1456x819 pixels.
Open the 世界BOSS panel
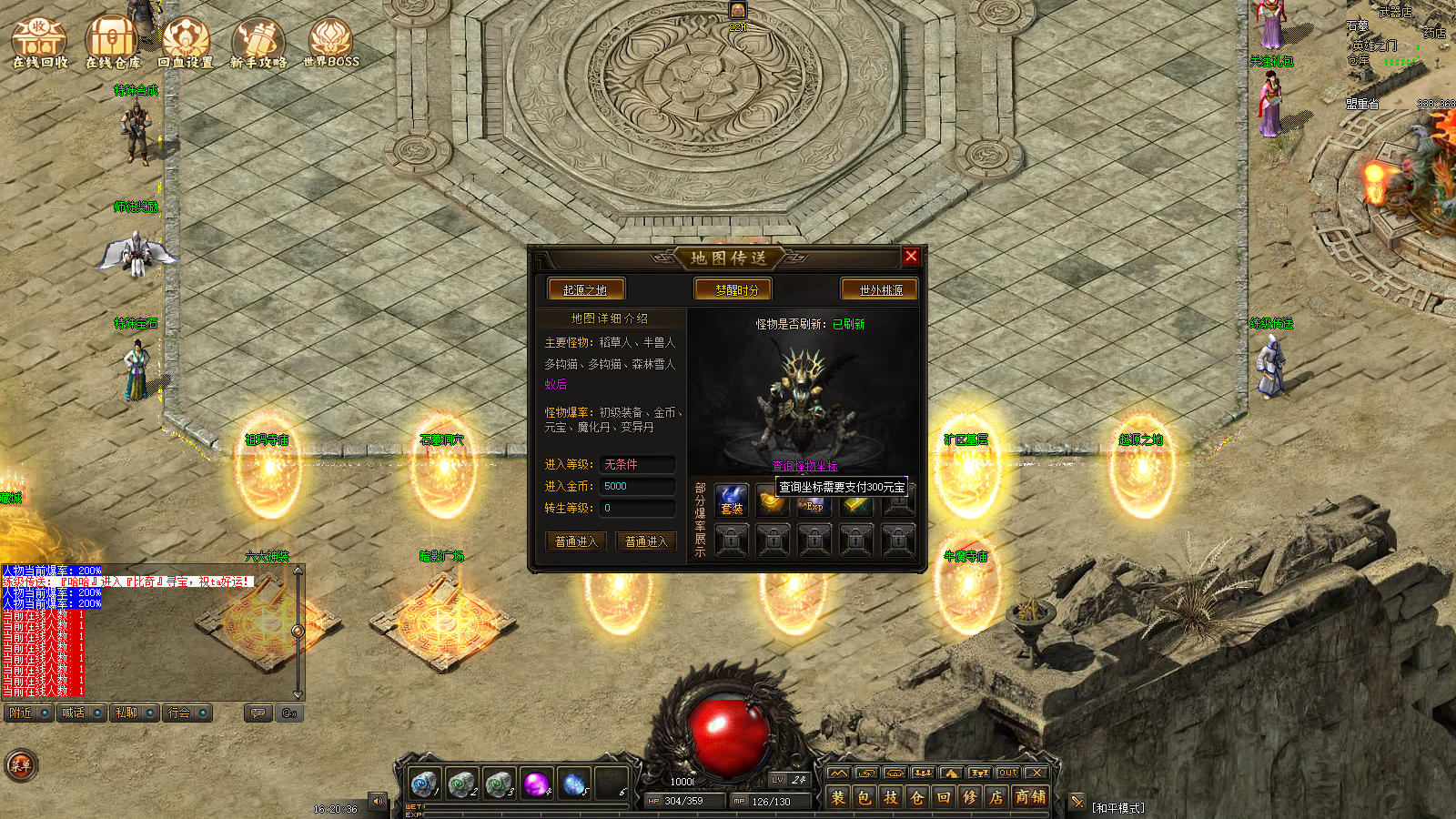tap(330, 42)
